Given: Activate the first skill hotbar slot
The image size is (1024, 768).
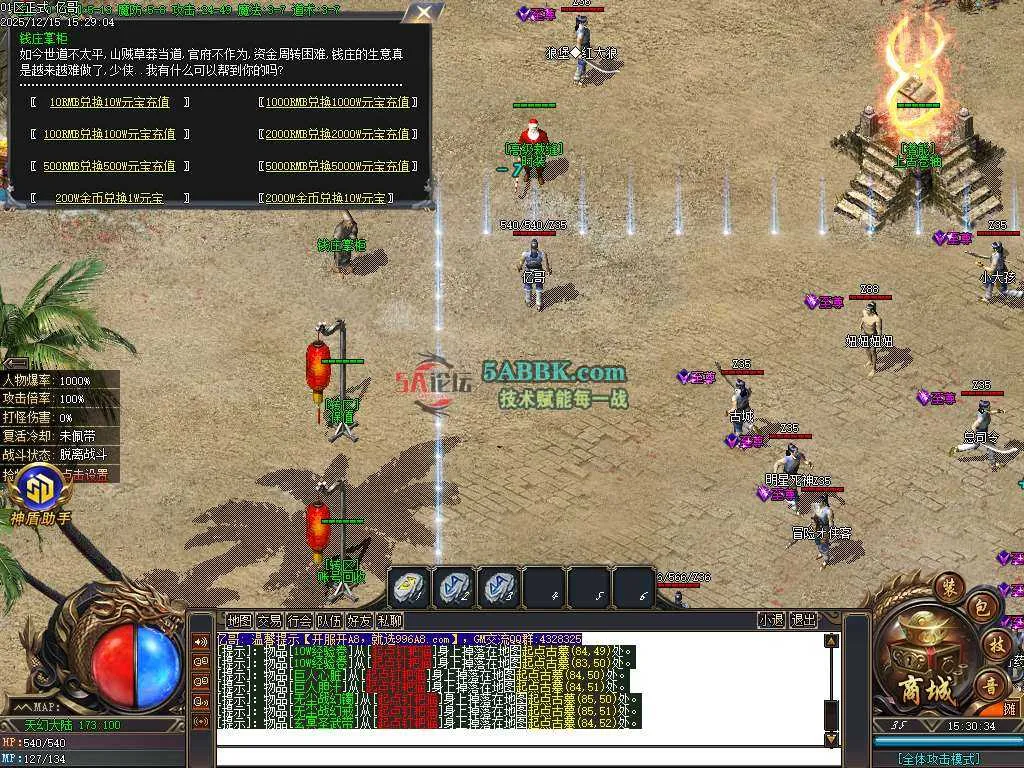Looking at the screenshot, I should pos(409,587).
